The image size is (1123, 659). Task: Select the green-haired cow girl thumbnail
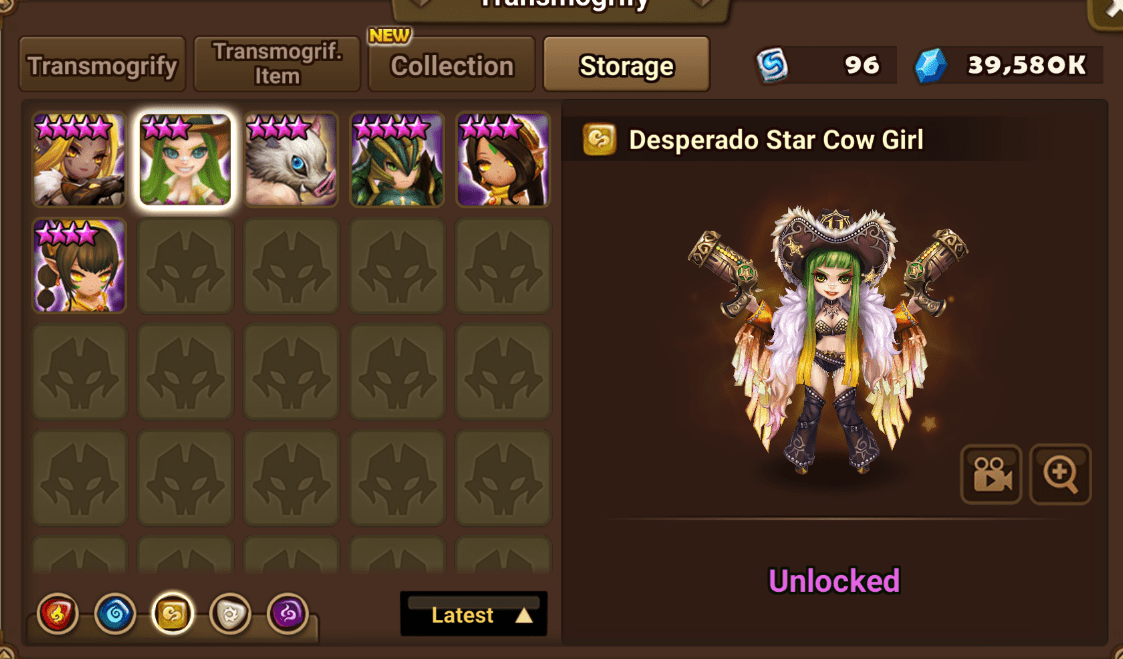tap(185, 160)
